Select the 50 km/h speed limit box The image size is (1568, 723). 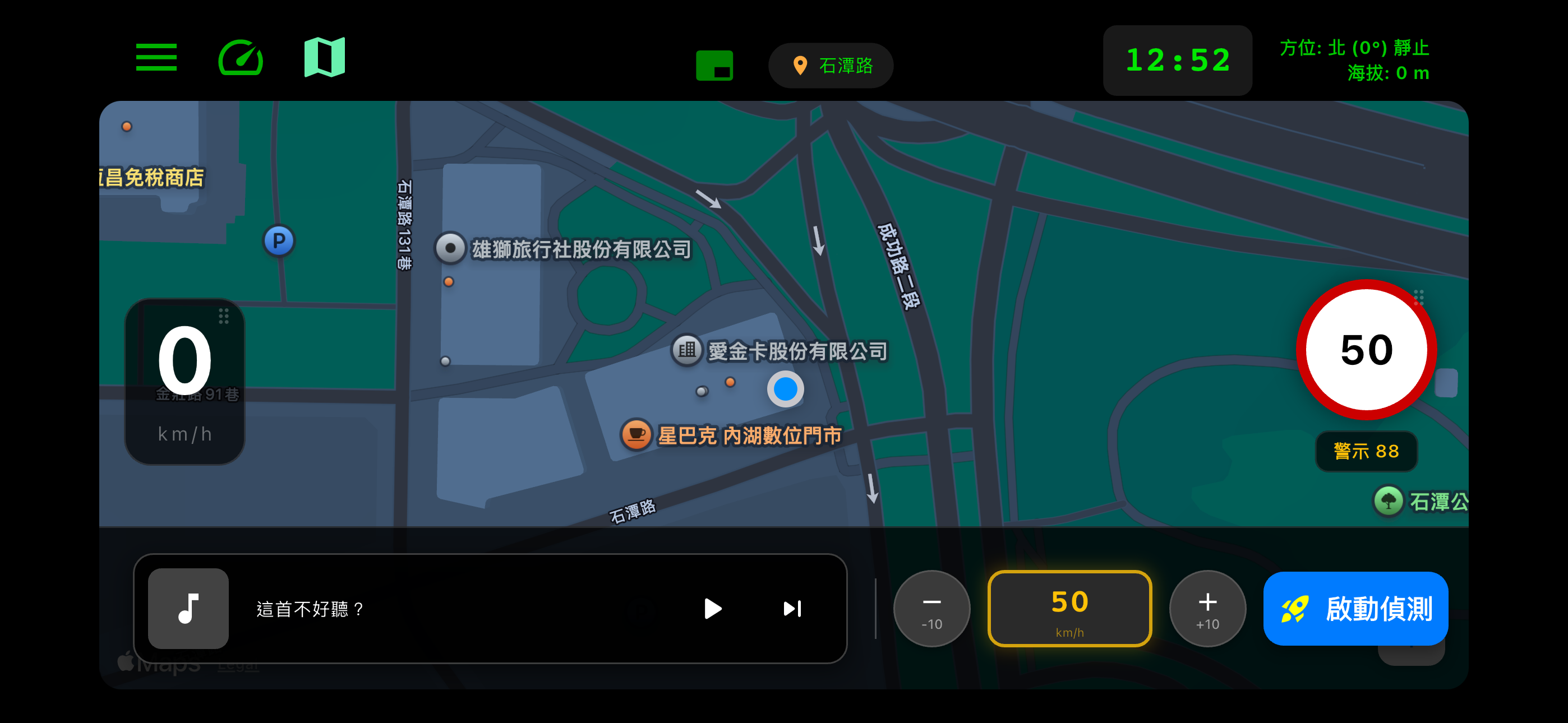pos(1069,609)
